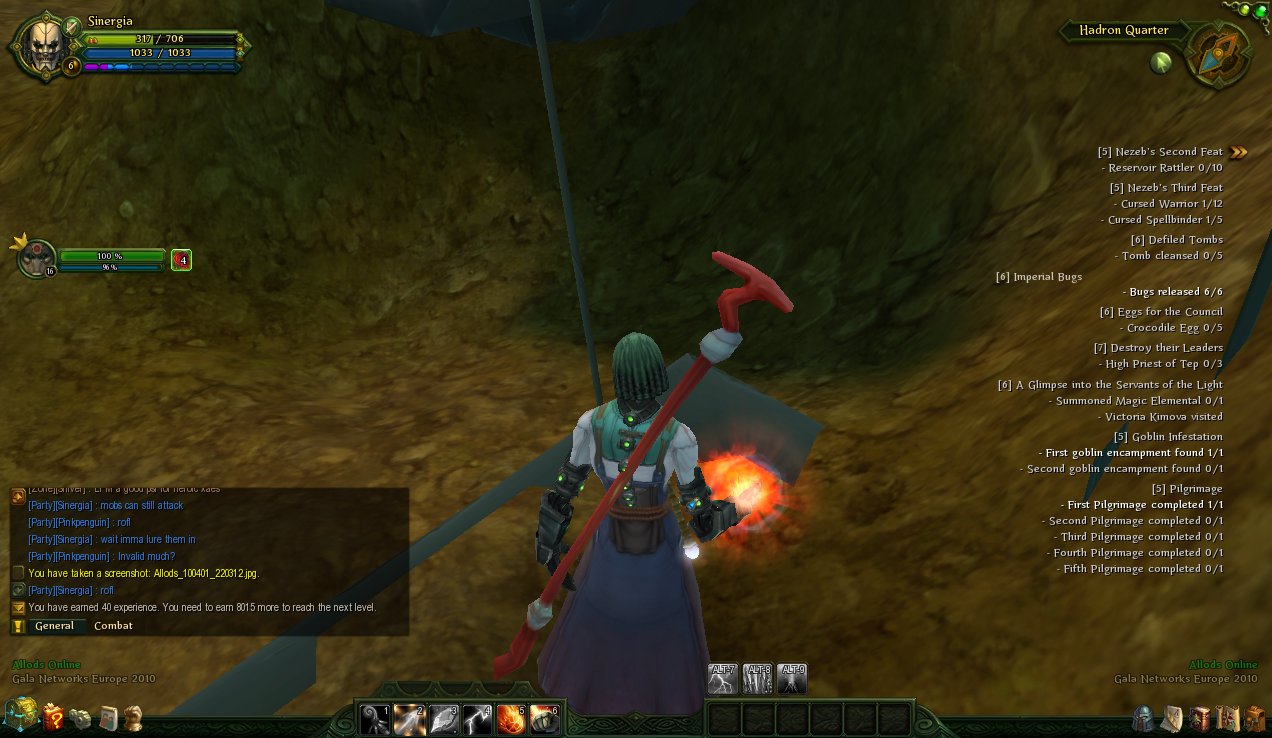1272x738 pixels.
Task: Open the red question mark help book
Action: coord(52,716)
